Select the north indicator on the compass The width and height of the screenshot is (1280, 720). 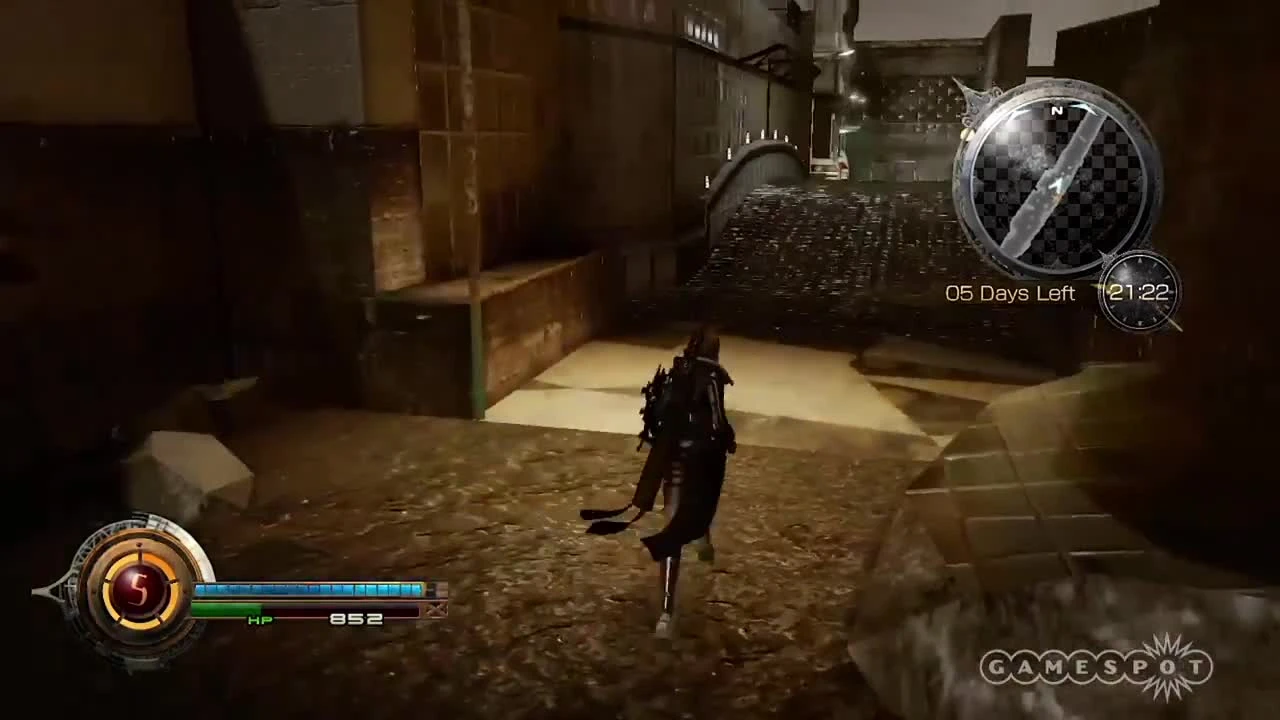1057,112
